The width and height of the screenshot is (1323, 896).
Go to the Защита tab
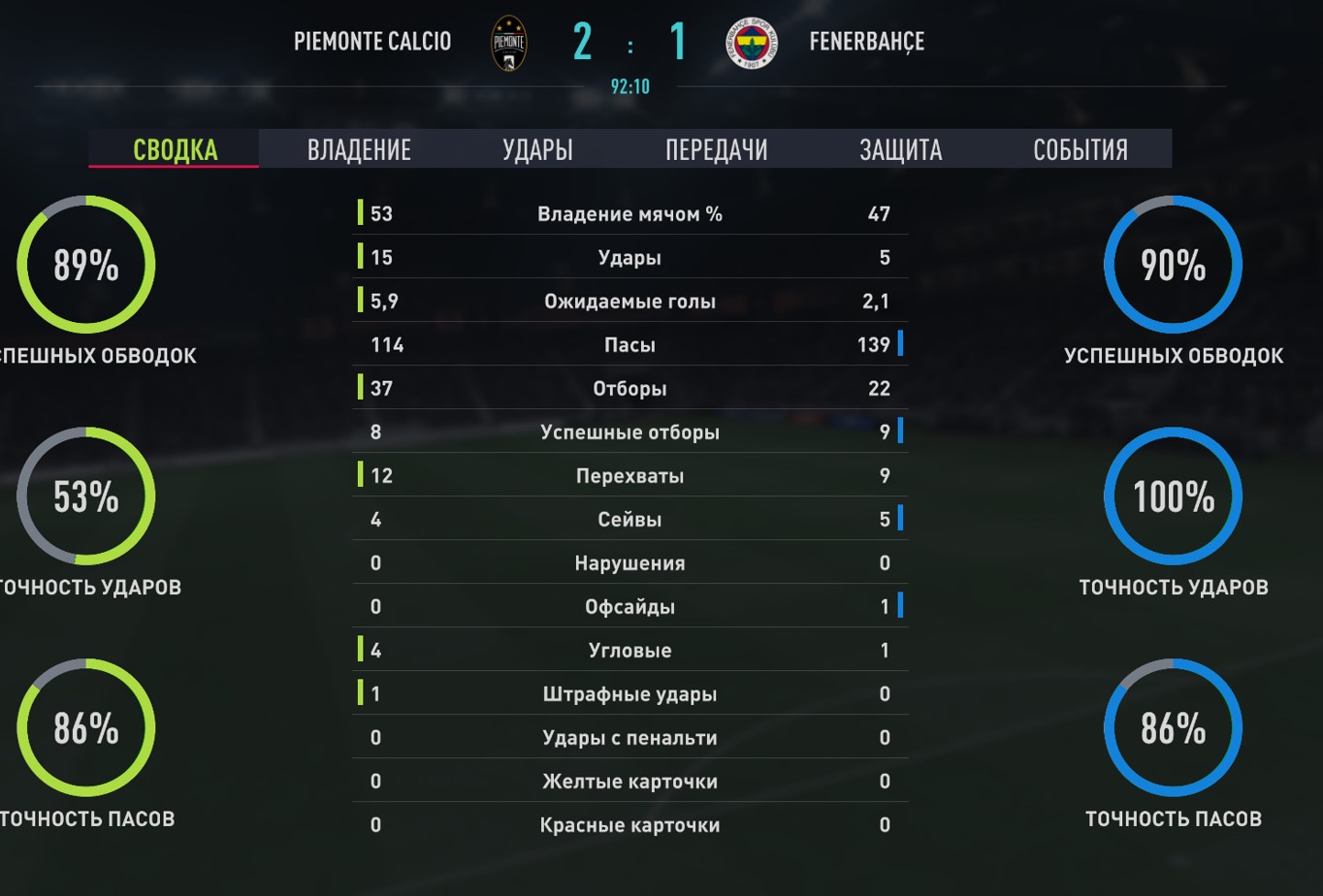(x=900, y=149)
